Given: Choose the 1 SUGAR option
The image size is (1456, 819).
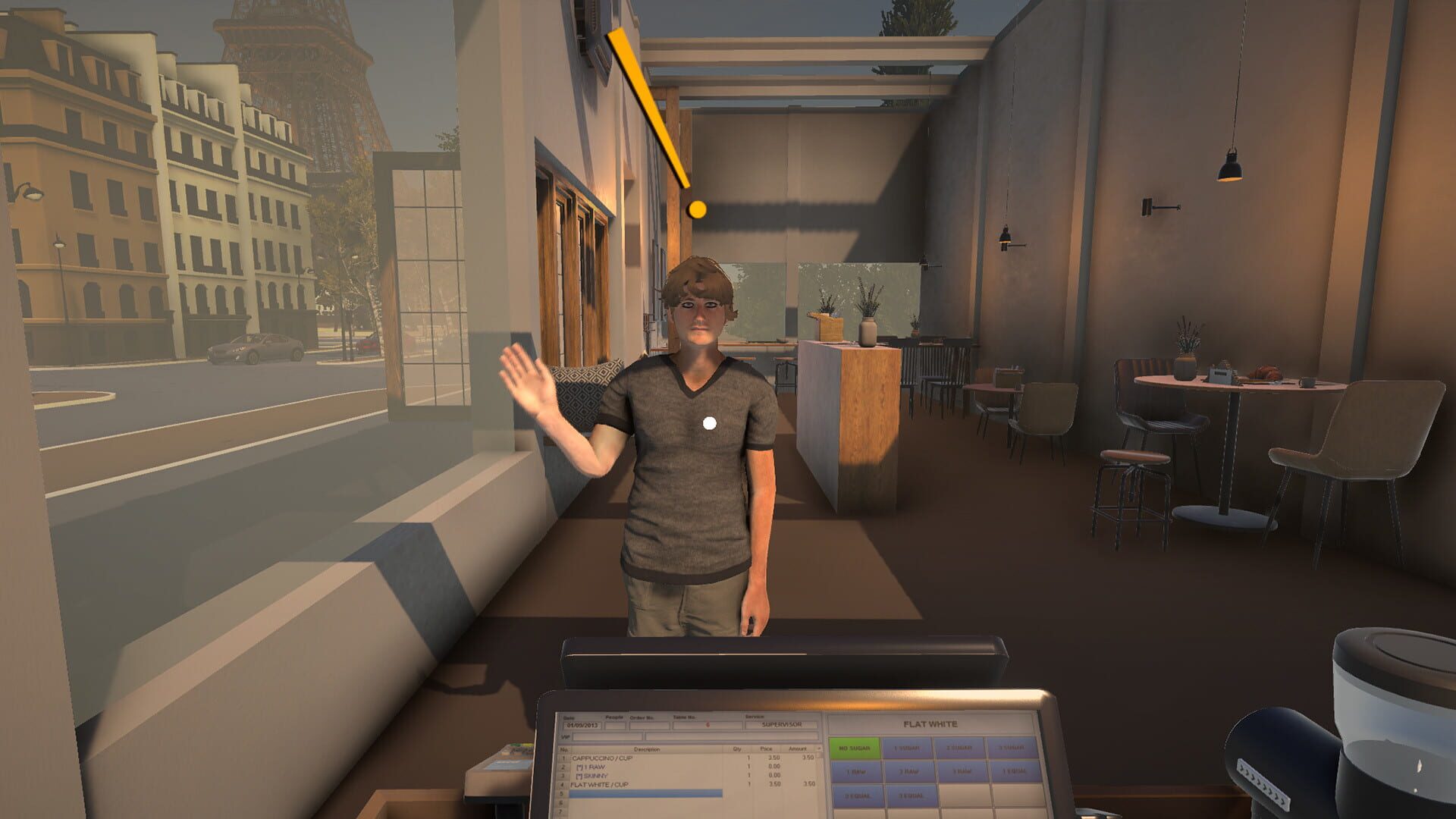Looking at the screenshot, I should (x=907, y=747).
